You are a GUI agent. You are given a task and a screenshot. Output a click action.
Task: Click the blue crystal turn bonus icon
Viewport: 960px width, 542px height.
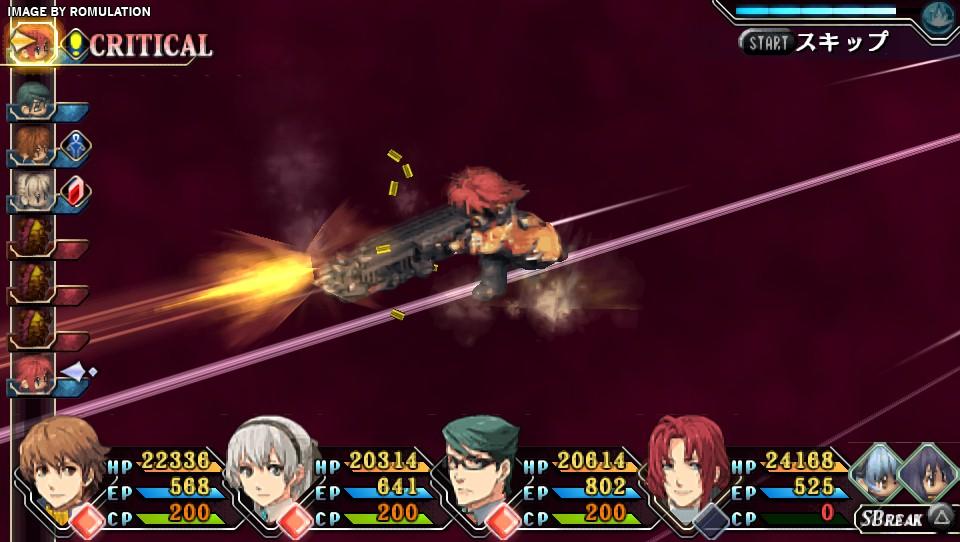click(x=77, y=146)
